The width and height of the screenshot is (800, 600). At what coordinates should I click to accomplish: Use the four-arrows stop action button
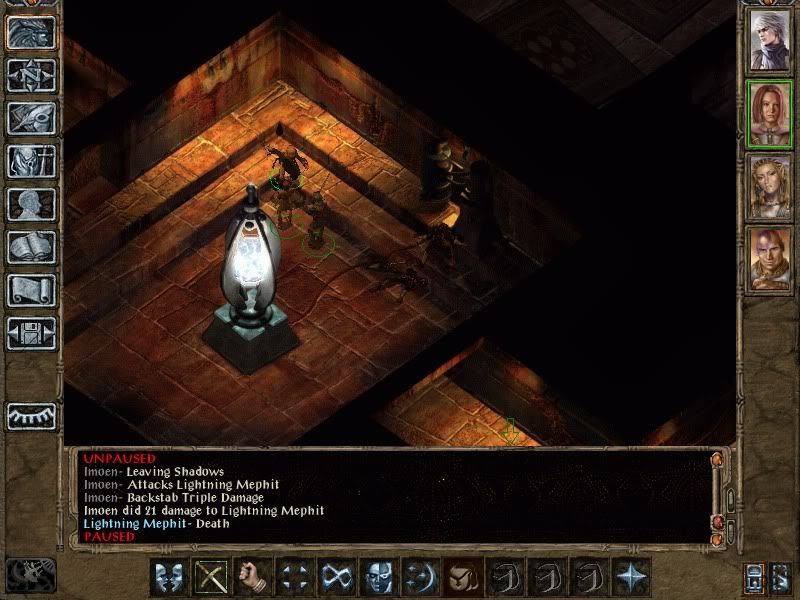click(295, 577)
